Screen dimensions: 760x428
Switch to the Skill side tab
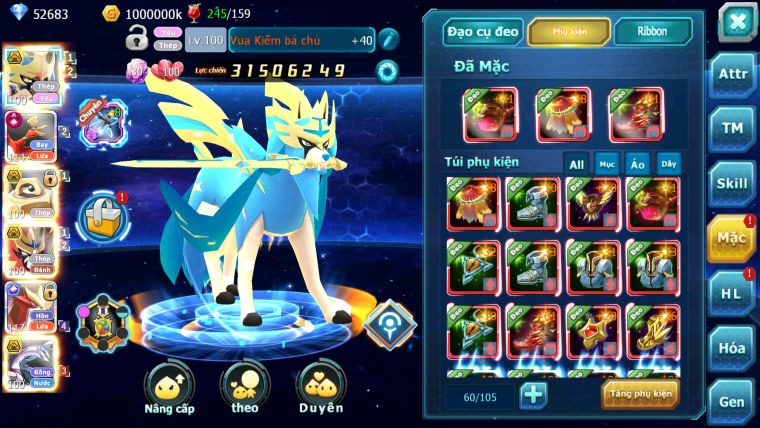(732, 183)
